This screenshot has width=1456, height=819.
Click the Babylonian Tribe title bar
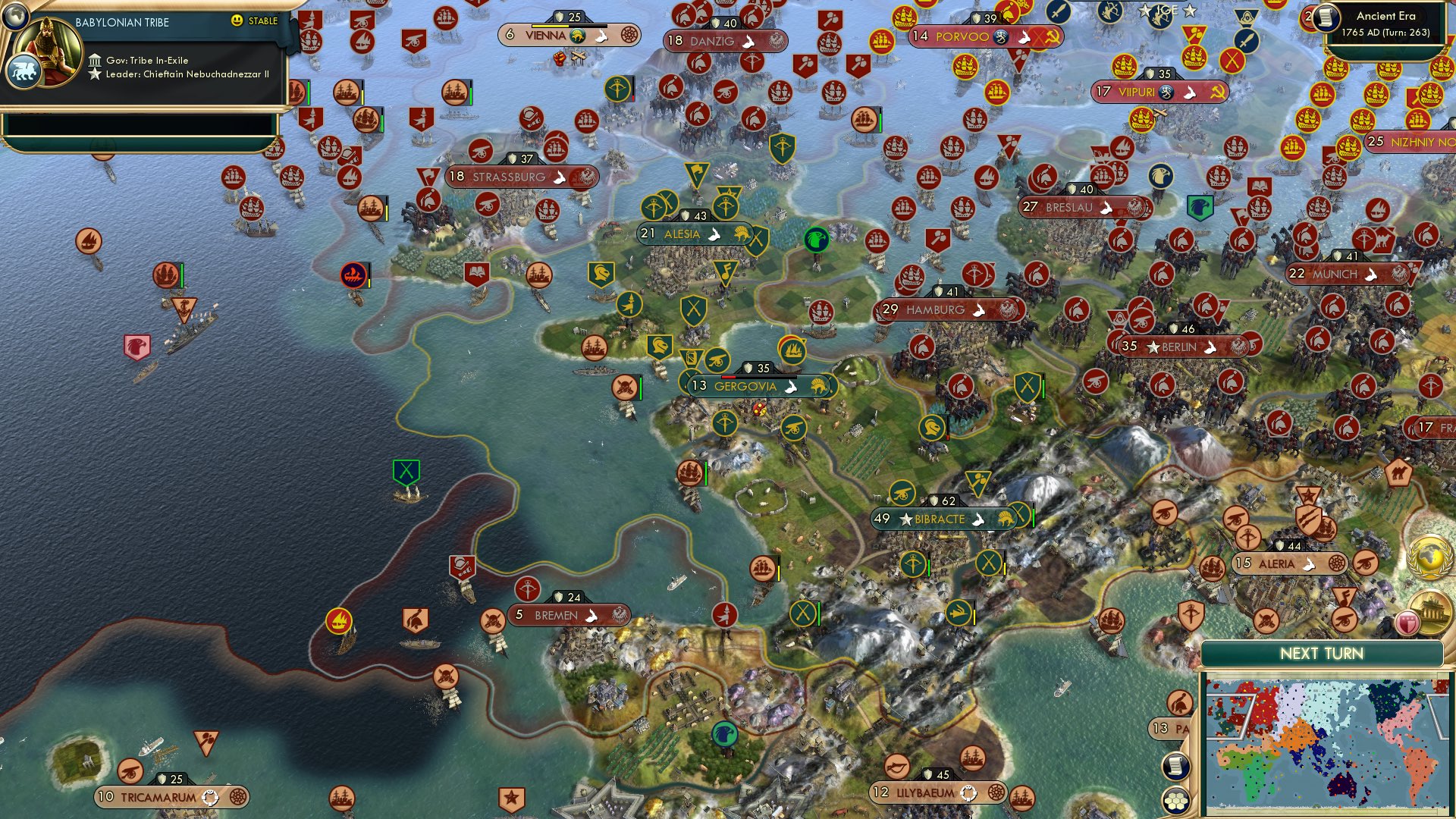[121, 21]
